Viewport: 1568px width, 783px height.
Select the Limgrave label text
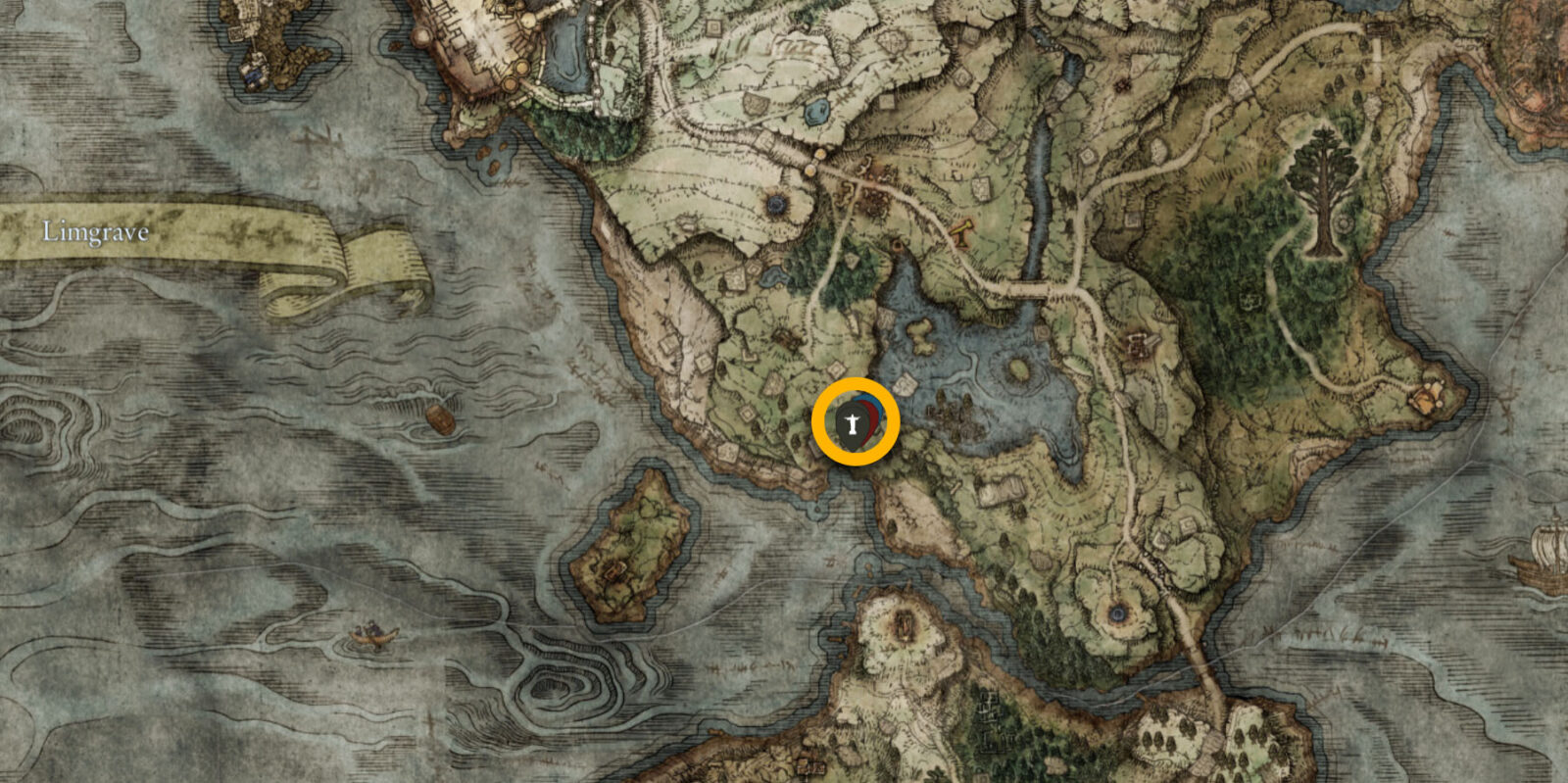[95, 232]
